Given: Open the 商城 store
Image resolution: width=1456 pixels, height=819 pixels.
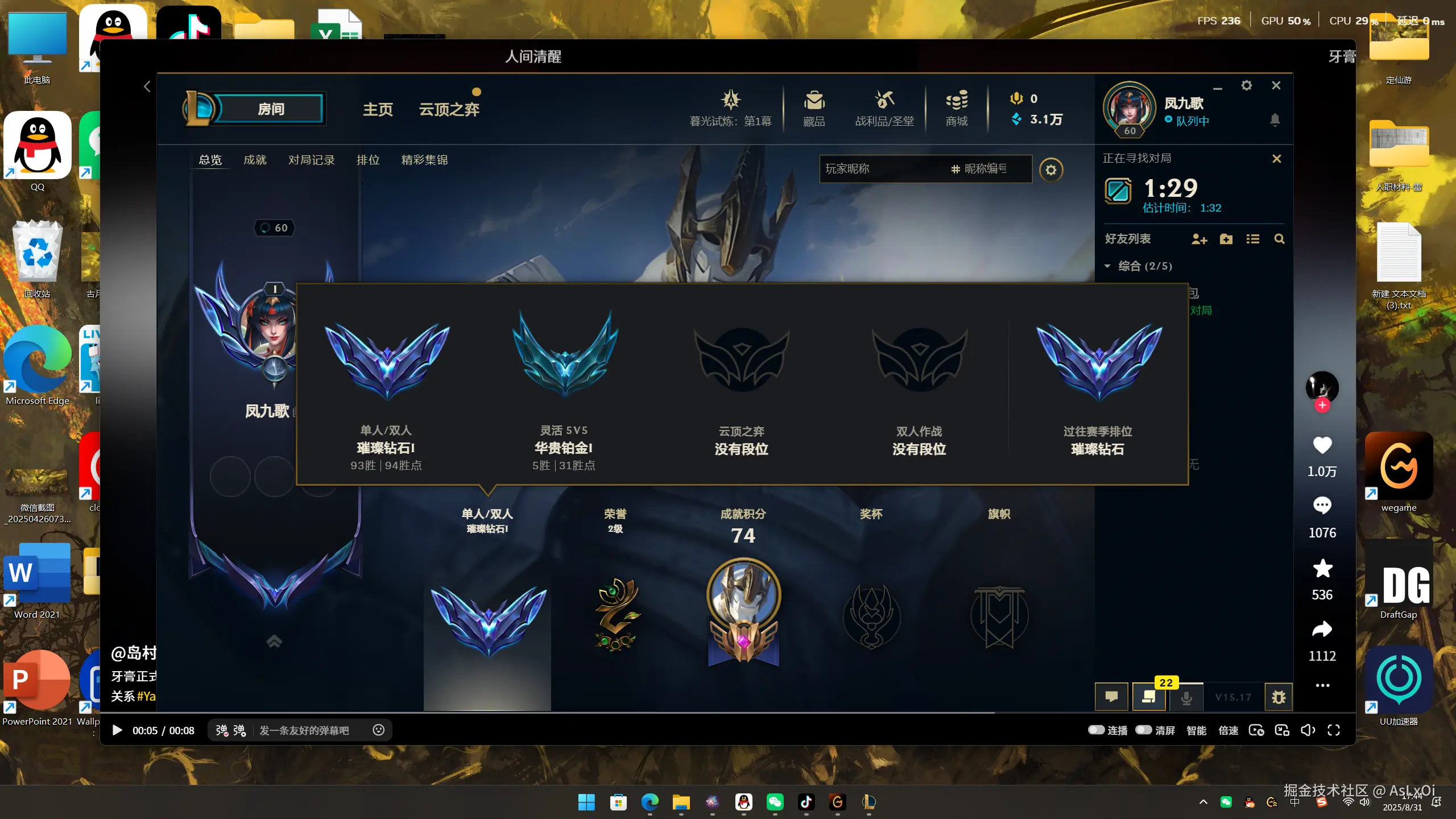Looking at the screenshot, I should [955, 108].
